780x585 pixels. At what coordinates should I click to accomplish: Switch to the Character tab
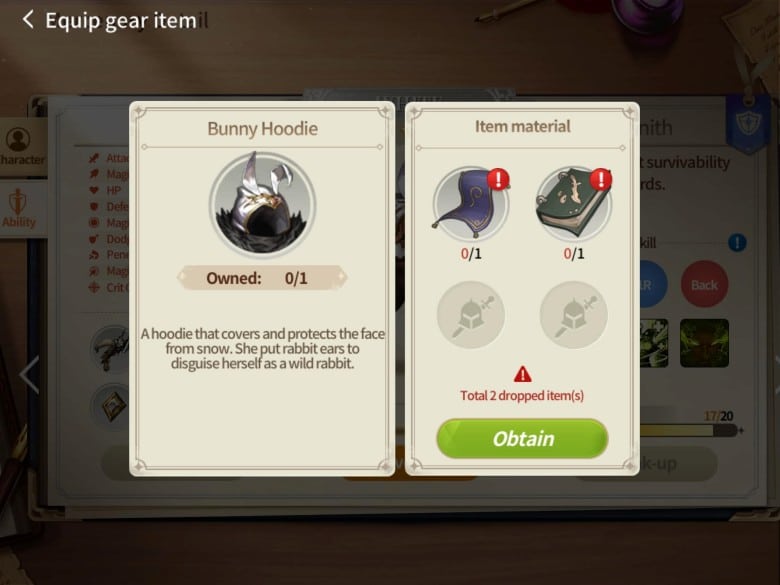click(x=20, y=147)
